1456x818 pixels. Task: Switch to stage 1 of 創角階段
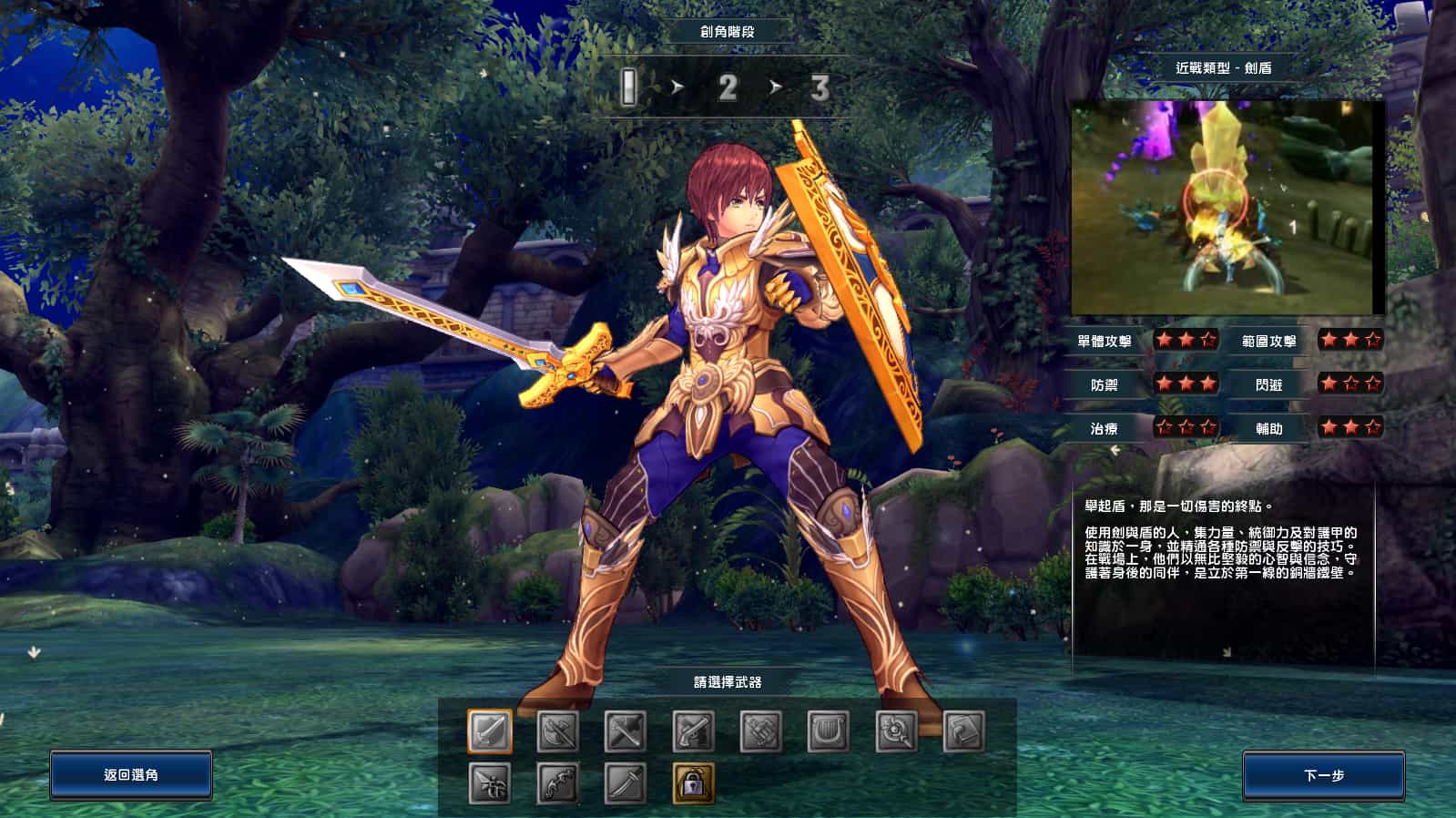click(629, 87)
